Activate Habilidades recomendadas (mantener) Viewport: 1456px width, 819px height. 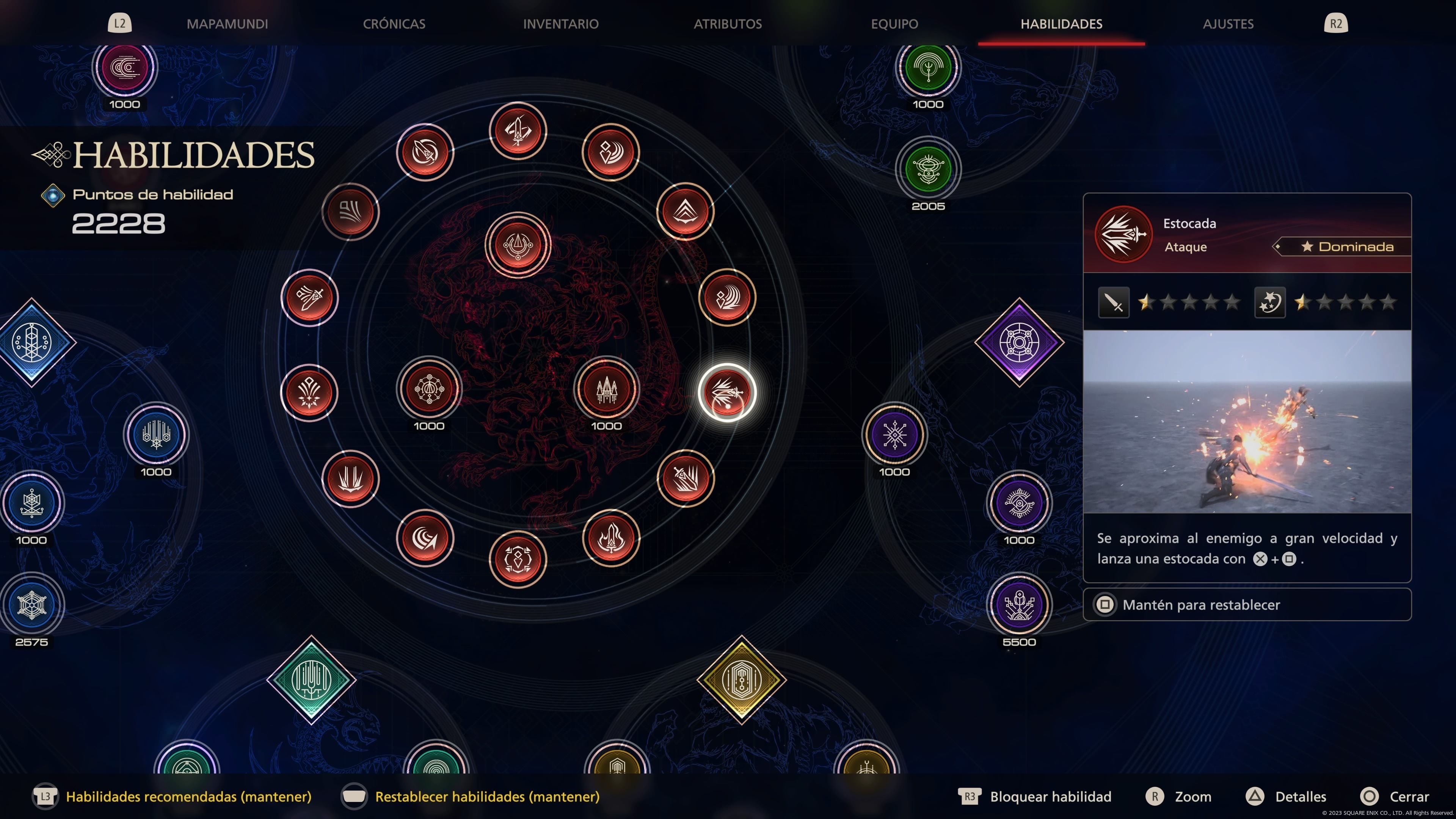[188, 796]
